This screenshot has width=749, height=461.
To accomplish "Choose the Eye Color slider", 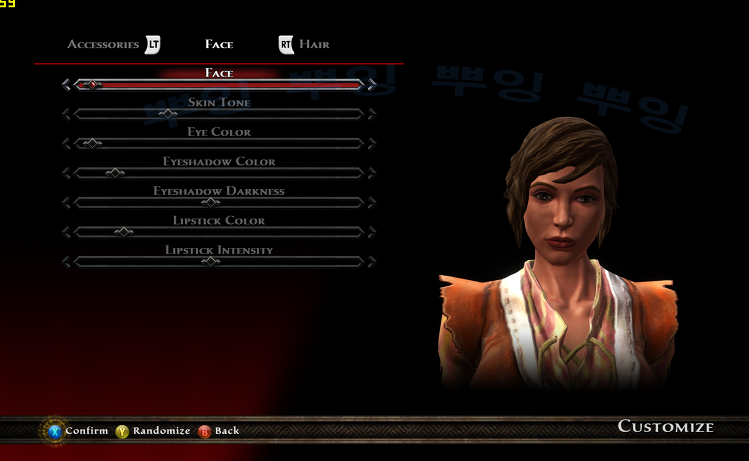I will pos(218,143).
